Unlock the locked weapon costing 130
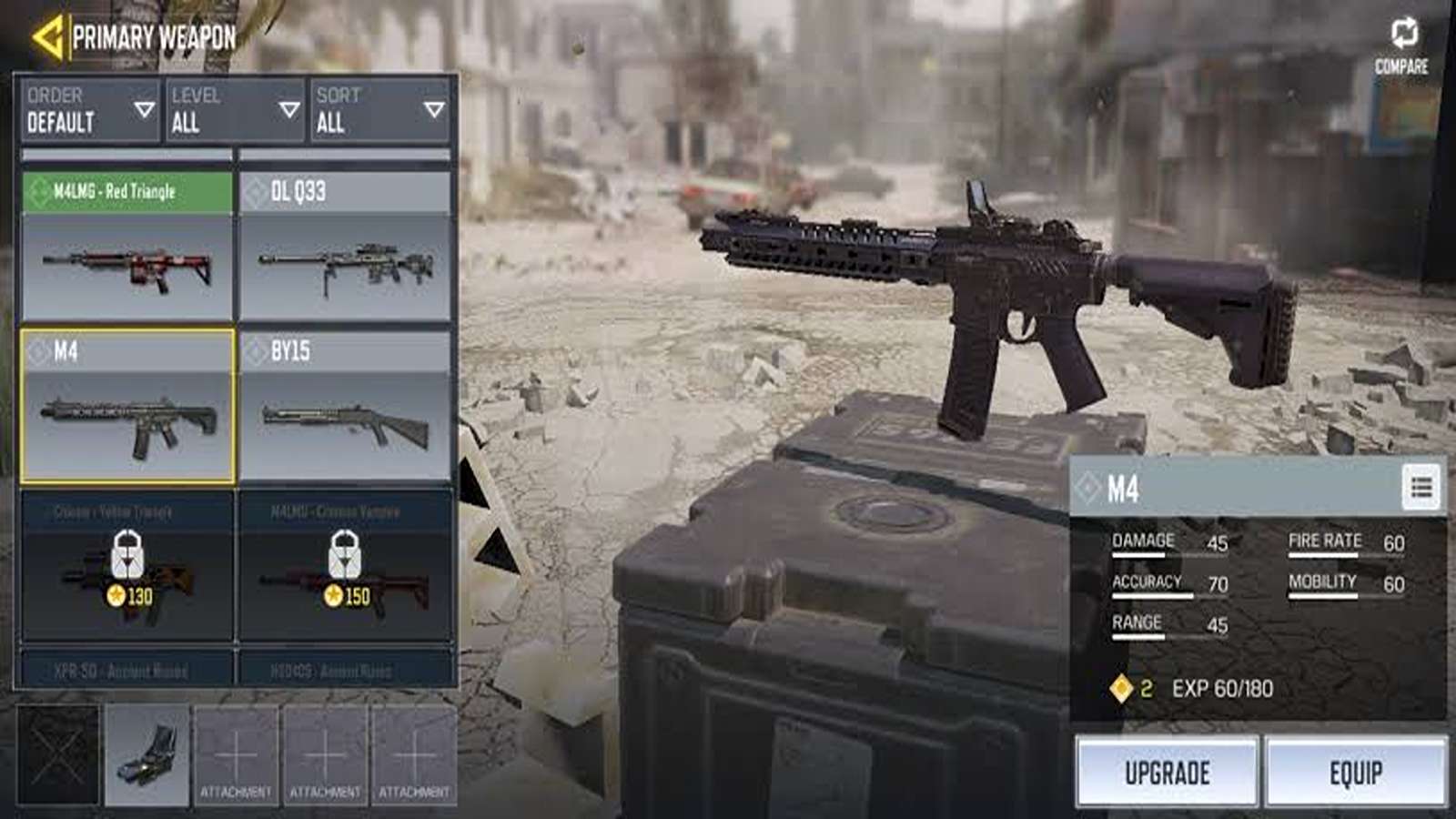Viewport: 1456px width, 819px height. tap(127, 566)
